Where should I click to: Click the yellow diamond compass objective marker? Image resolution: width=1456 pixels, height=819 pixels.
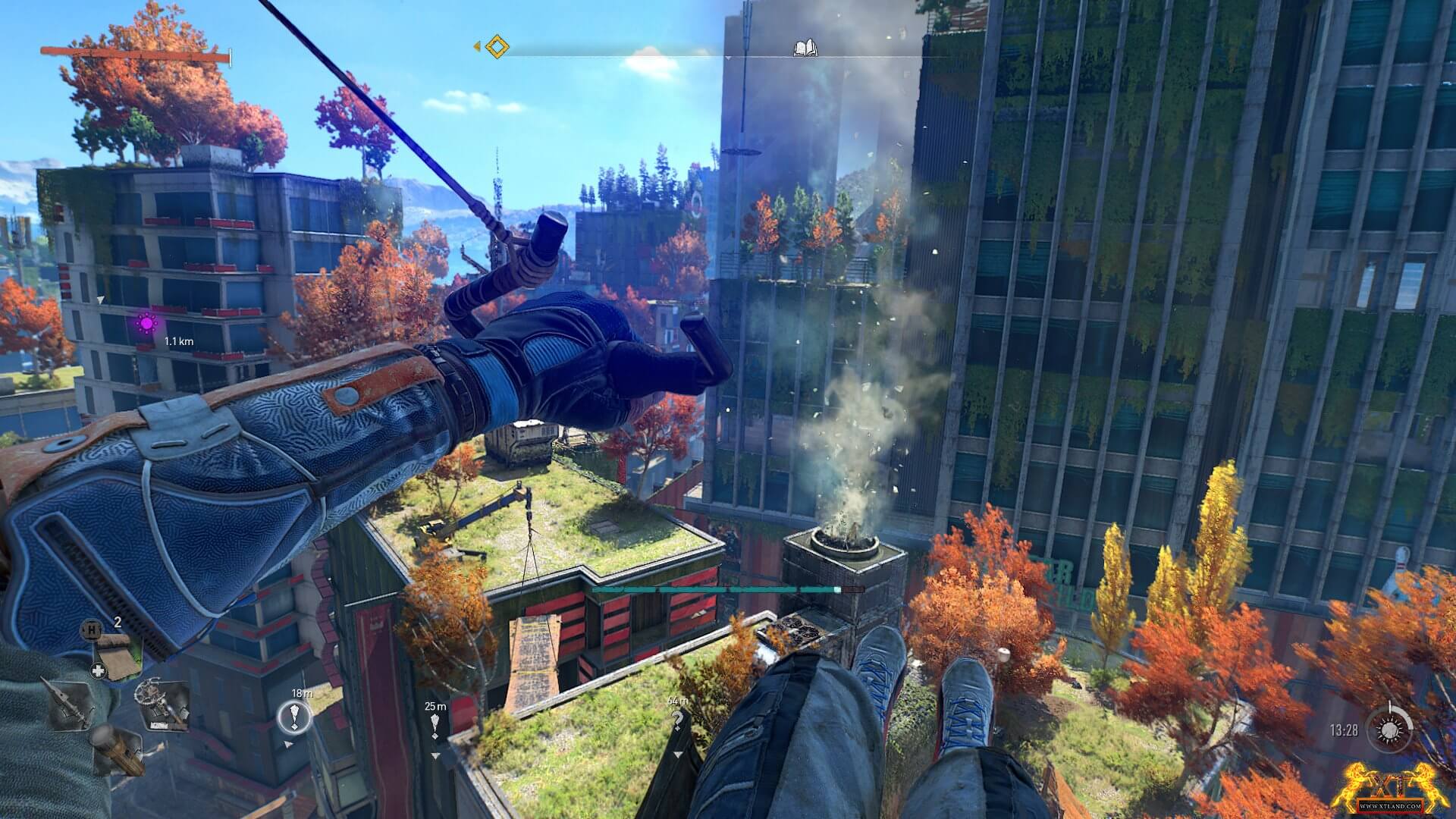[x=496, y=46]
